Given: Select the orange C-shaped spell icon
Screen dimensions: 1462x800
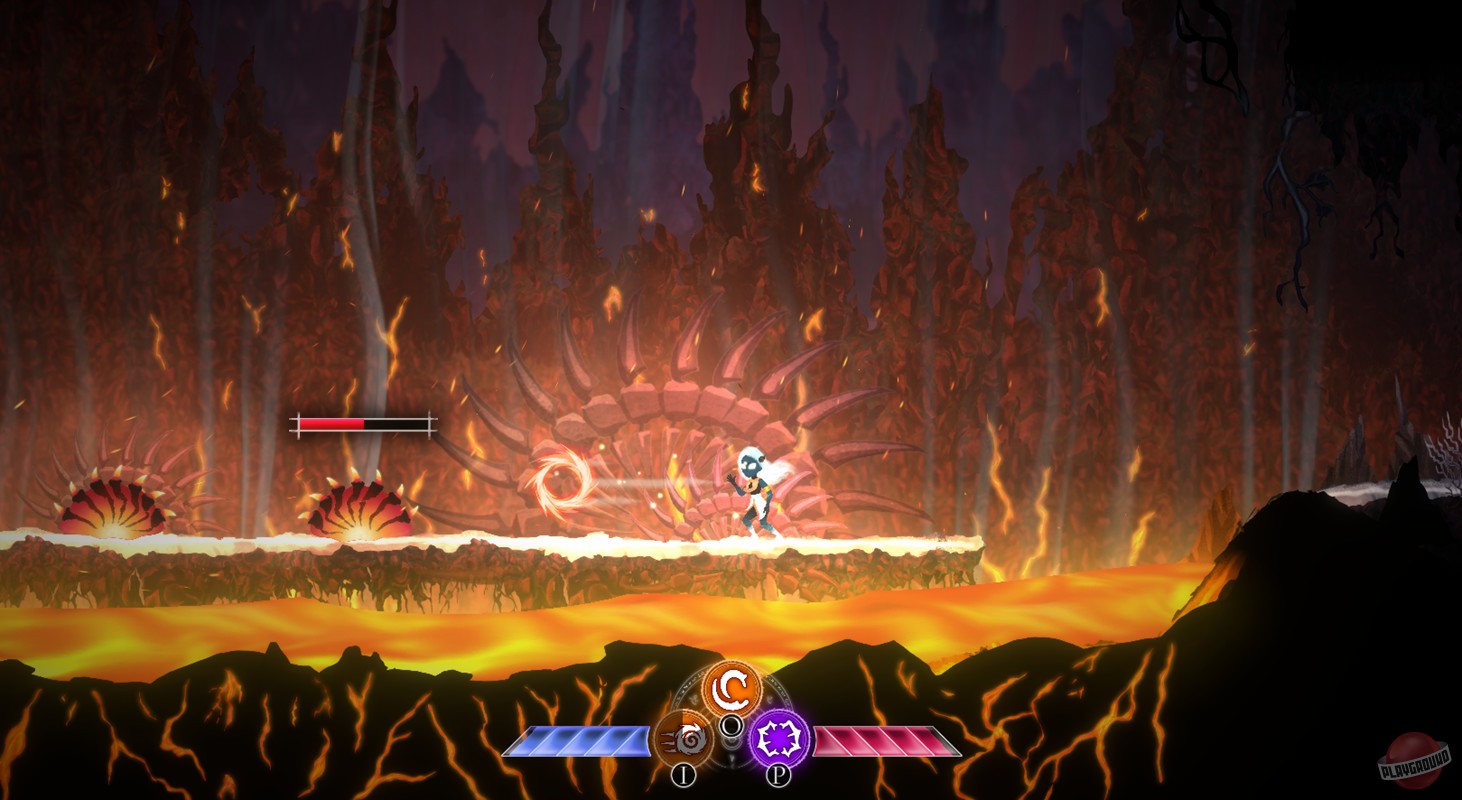Looking at the screenshot, I should click(732, 688).
